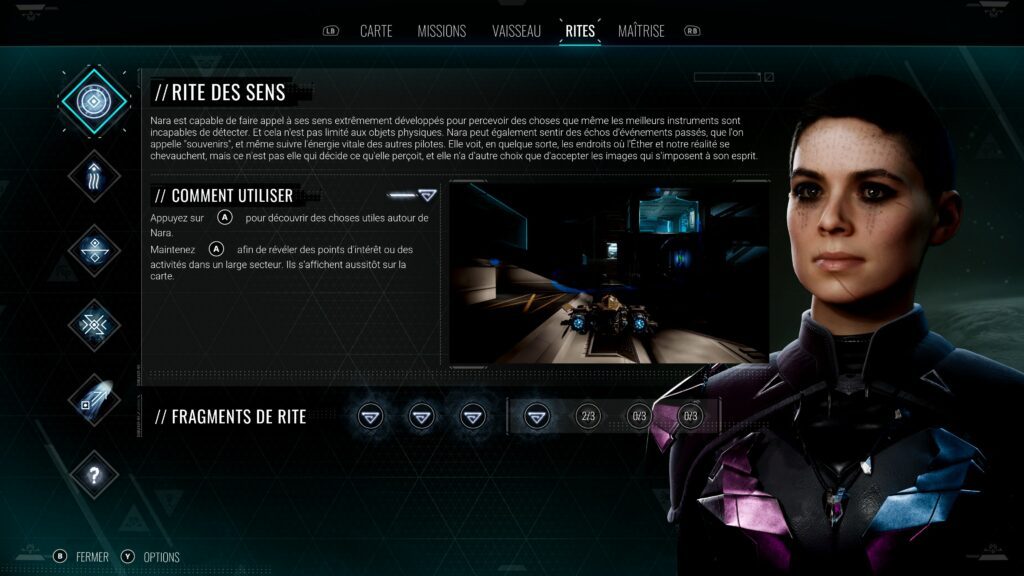Go to the Vaisseau tab

[x=517, y=31]
